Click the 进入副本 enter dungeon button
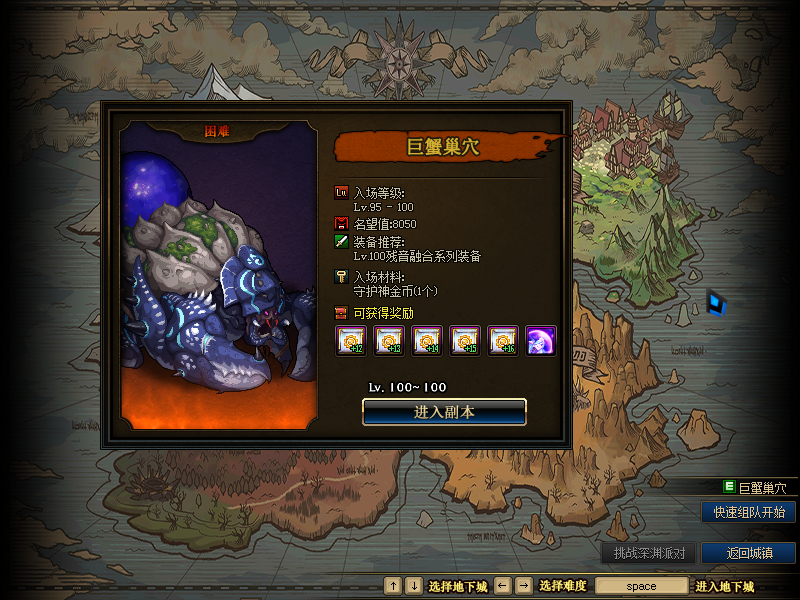800x600 pixels. pos(444,412)
